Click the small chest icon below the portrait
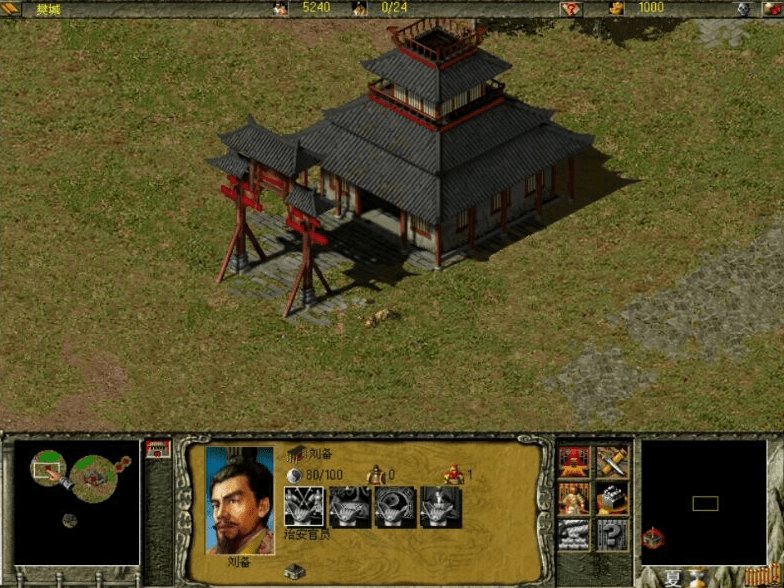 click(294, 571)
